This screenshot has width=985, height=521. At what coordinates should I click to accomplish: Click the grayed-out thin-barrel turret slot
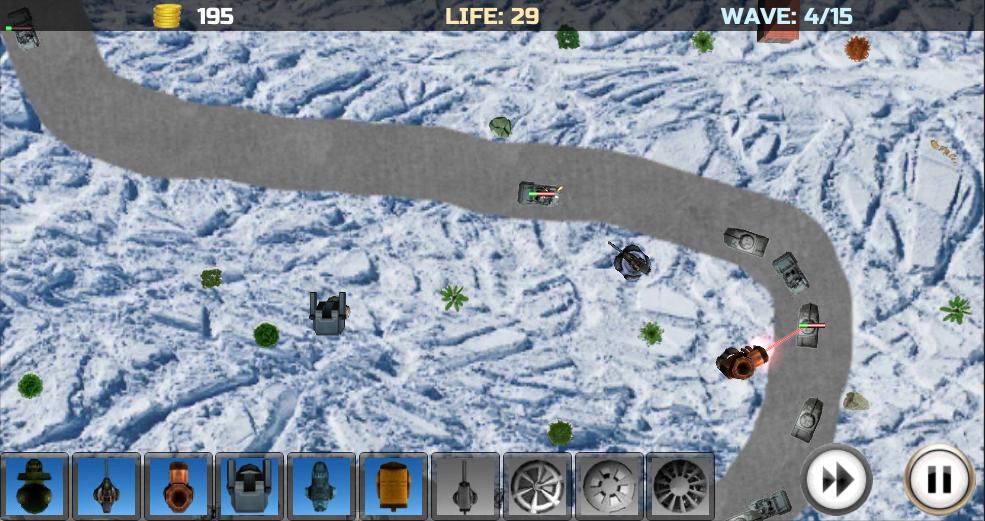(x=465, y=486)
